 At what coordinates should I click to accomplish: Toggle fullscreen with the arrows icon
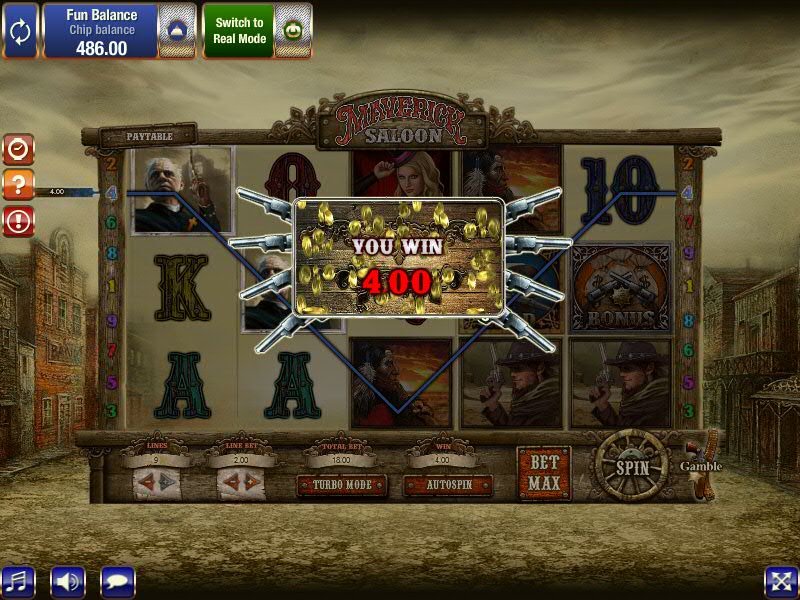(x=780, y=581)
